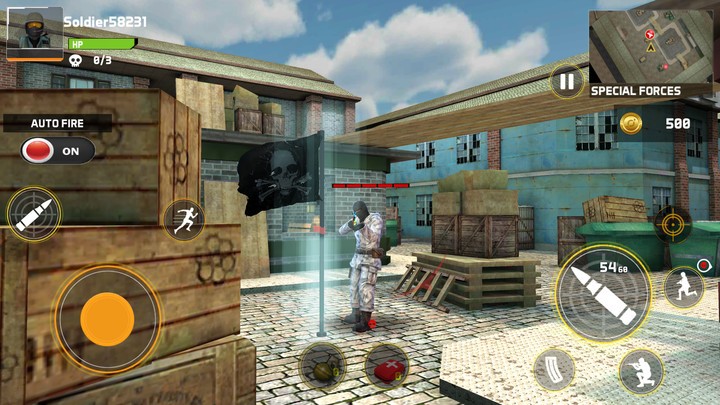Aim down sights with the crosshair button
This screenshot has width=720, height=405.
(x=672, y=223)
